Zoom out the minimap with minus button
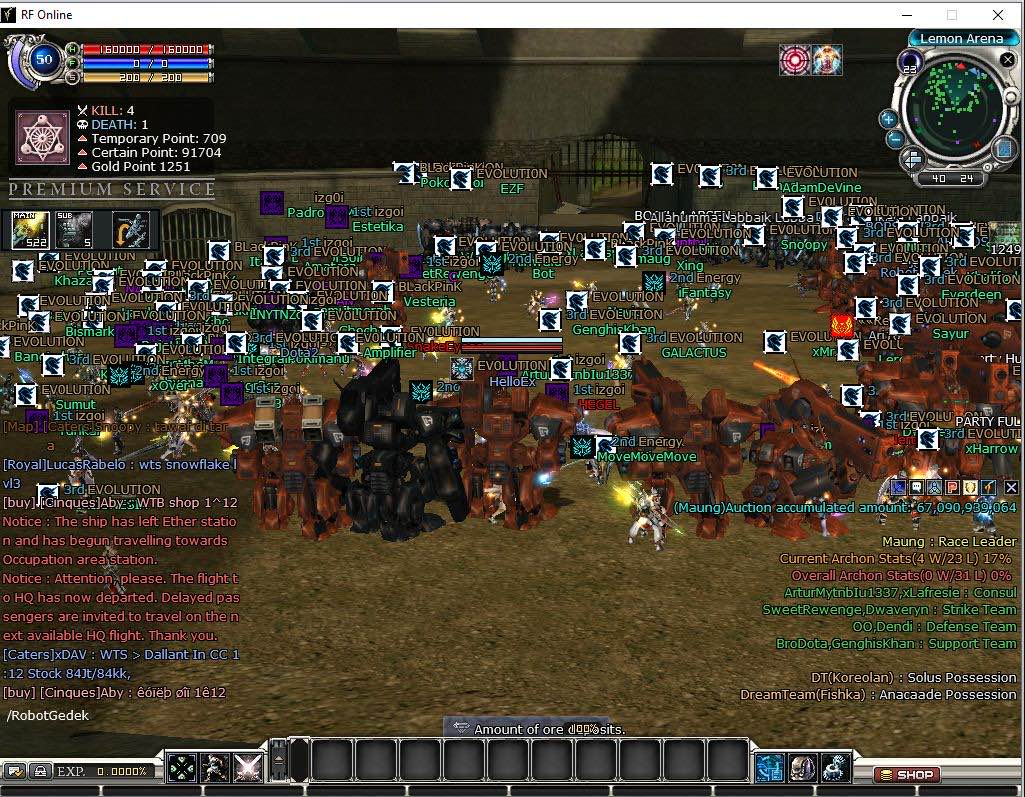 (895, 140)
